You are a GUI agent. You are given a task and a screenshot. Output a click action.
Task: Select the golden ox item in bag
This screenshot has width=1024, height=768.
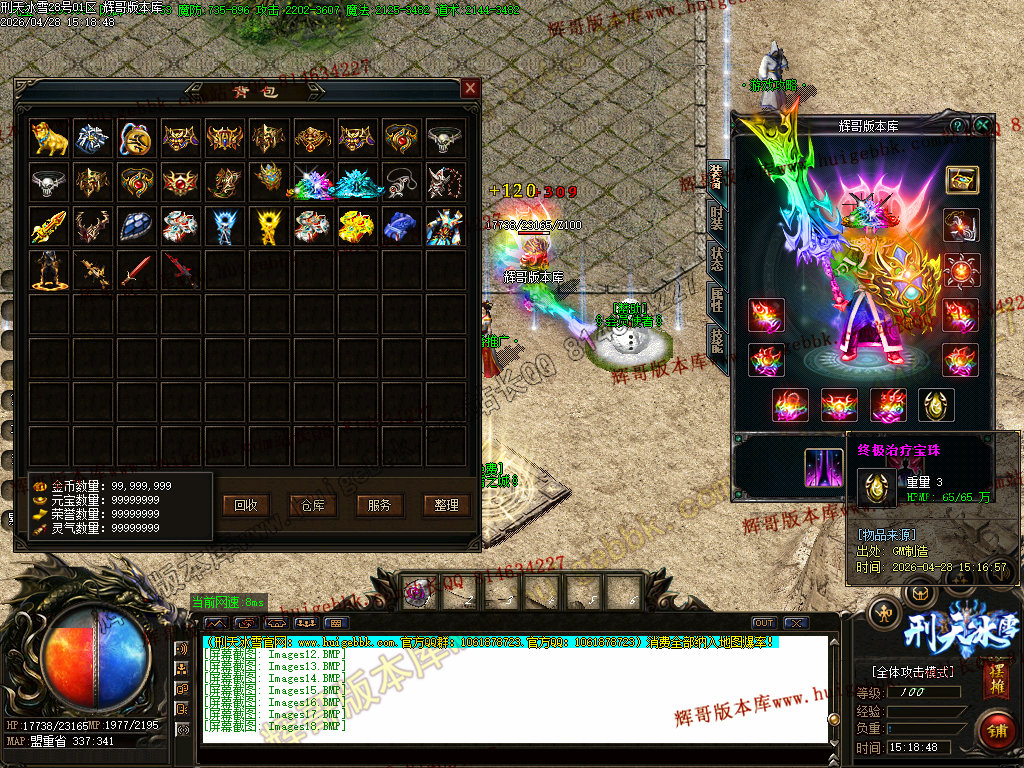pyautogui.click(x=48, y=138)
